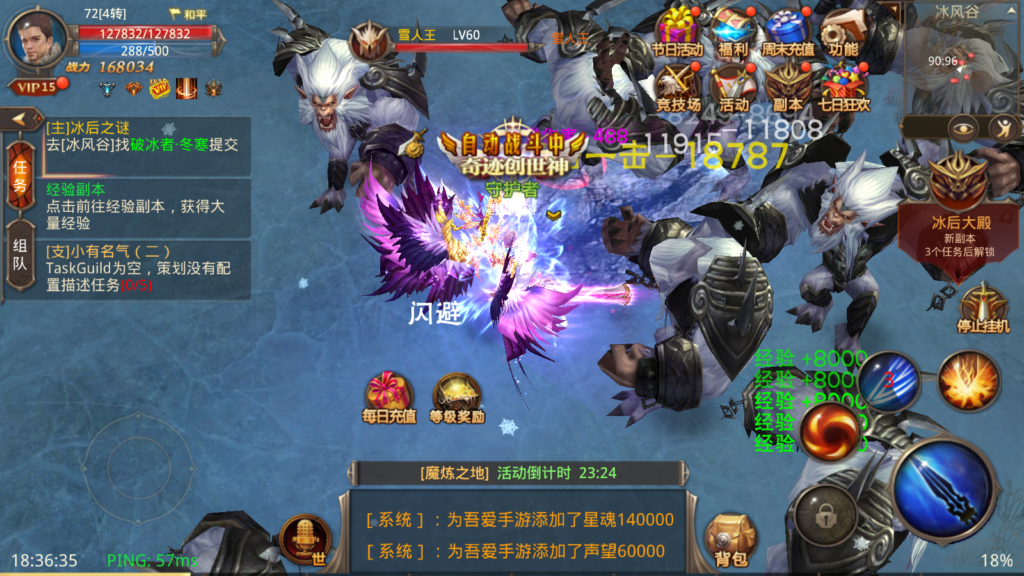Viewport: 1024px width, 576px height.
Task: Tap the player portrait avatar
Action: (x=38, y=40)
